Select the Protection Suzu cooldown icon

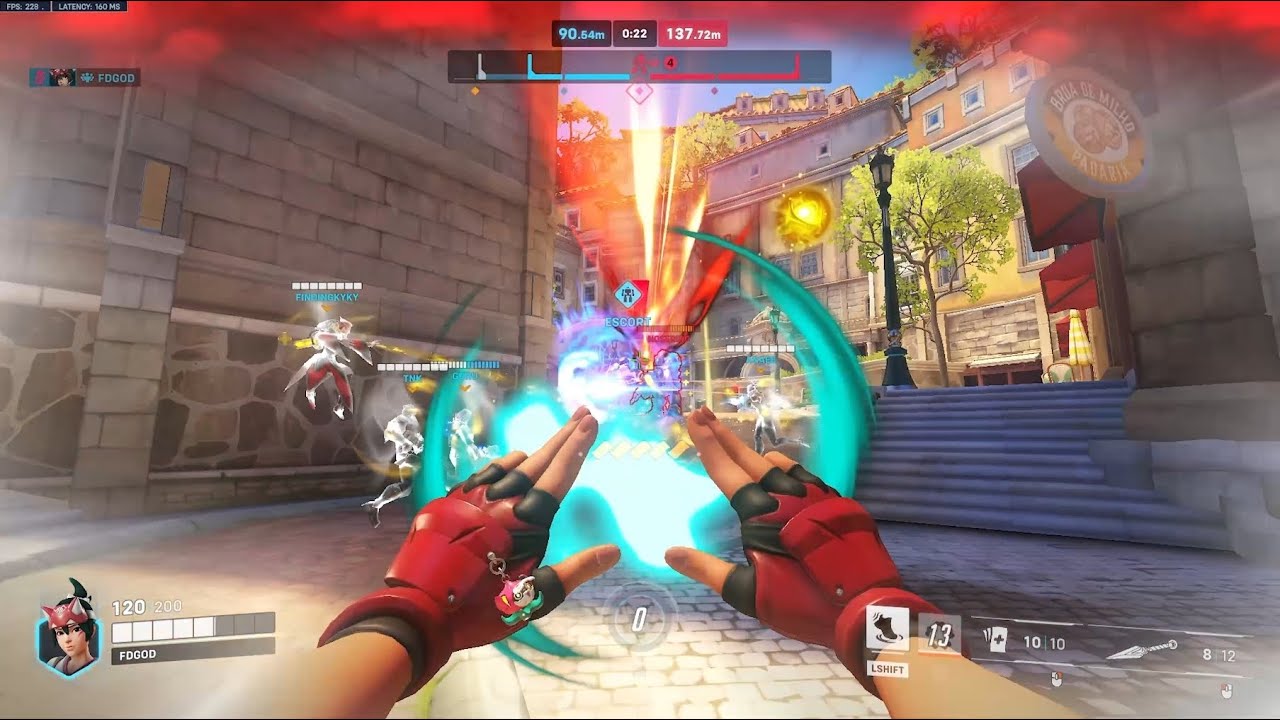(939, 635)
